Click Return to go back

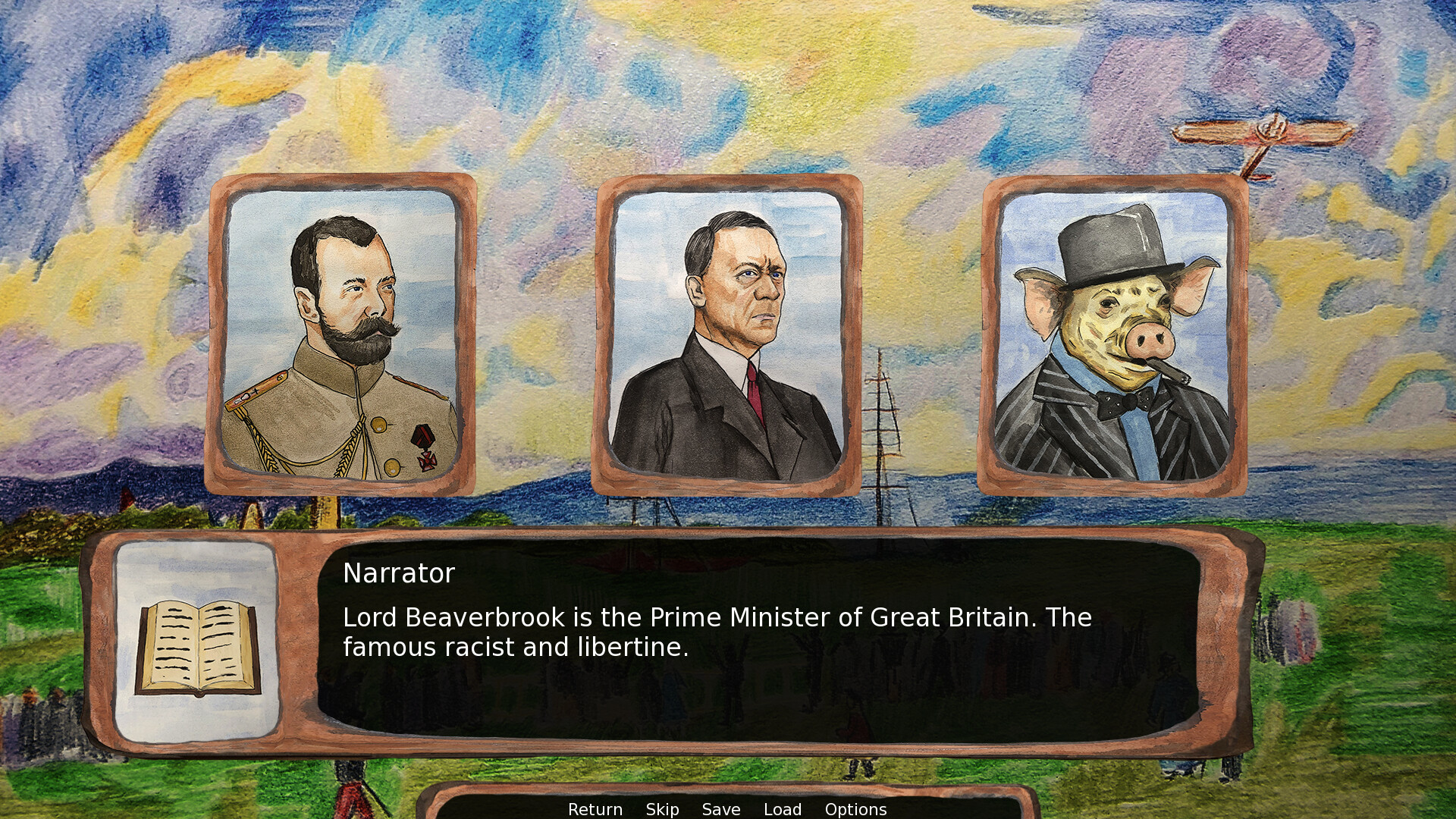[595, 809]
